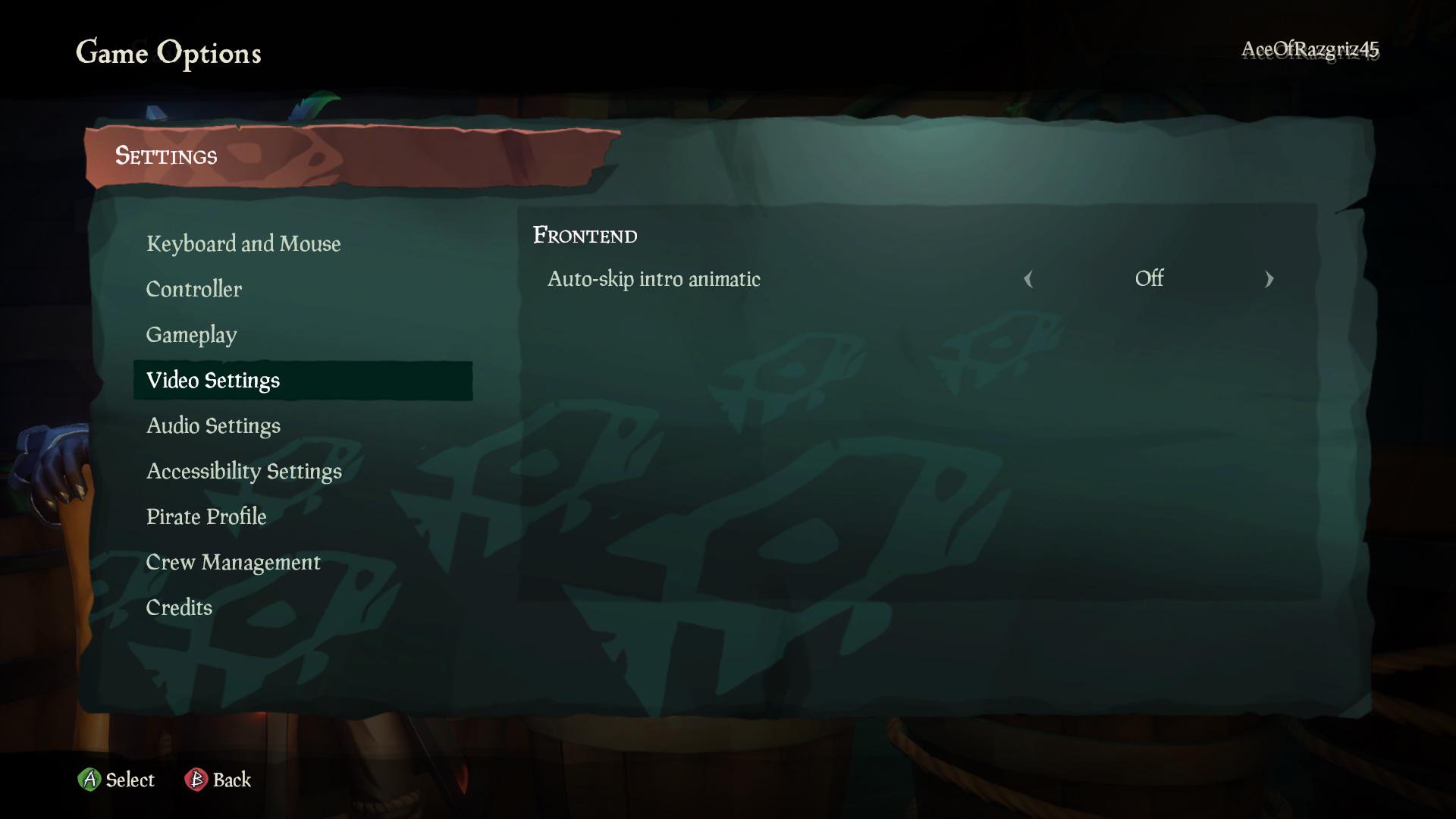
Task: Open Audio Settings
Action: 213,425
